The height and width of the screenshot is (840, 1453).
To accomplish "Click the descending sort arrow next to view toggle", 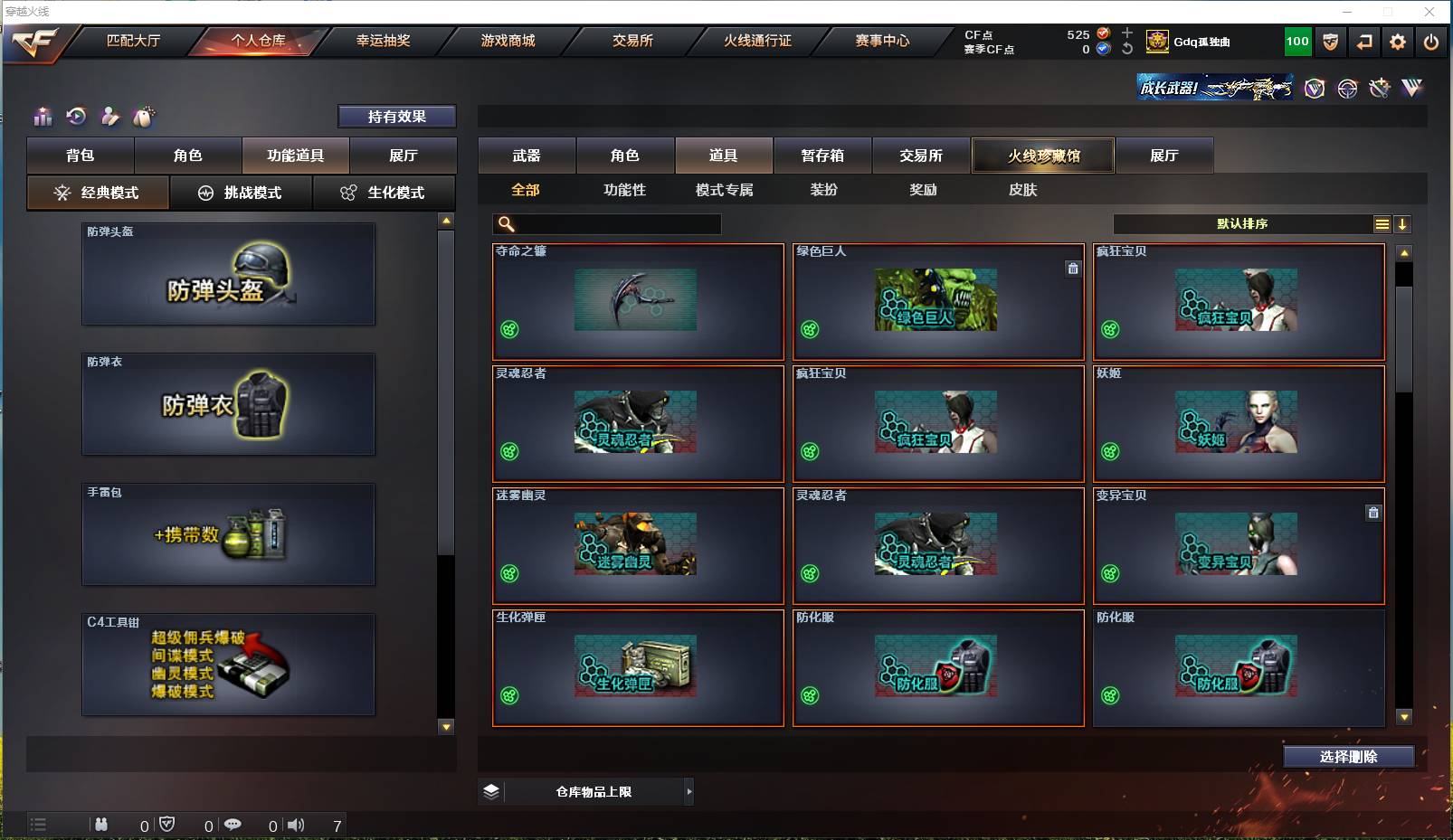I will click(x=1403, y=223).
